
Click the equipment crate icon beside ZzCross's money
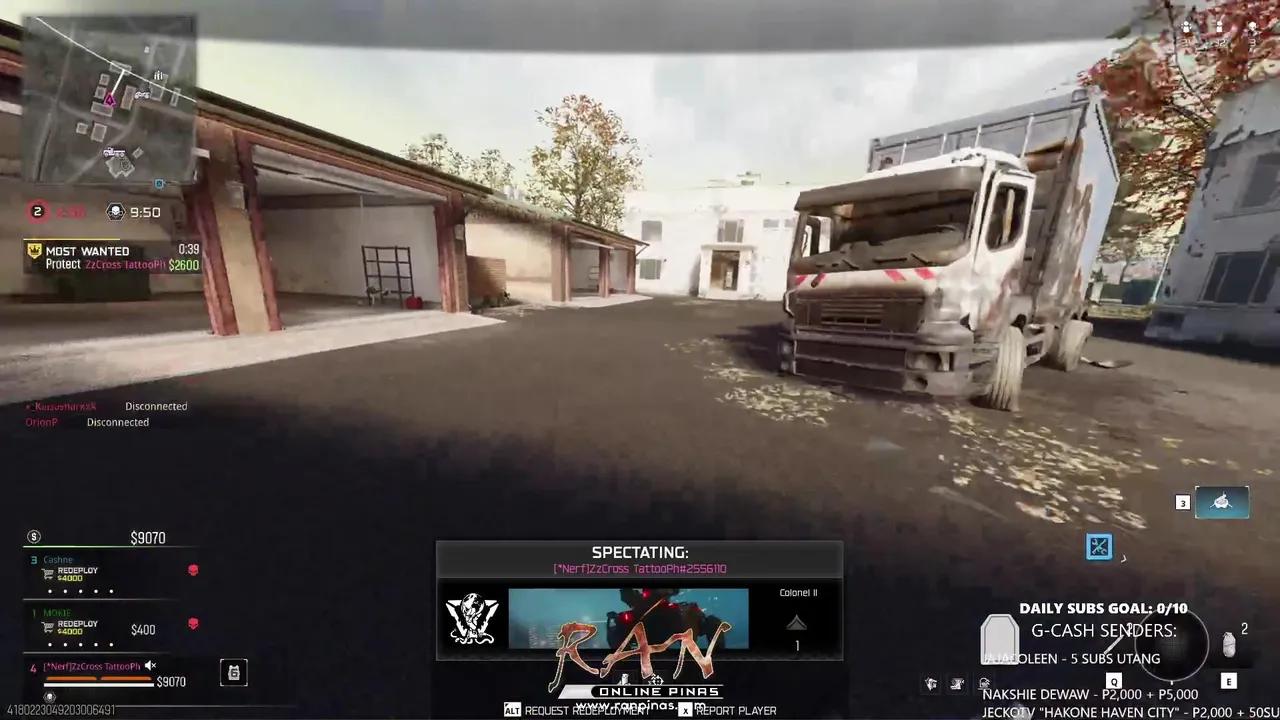pyautogui.click(x=234, y=673)
